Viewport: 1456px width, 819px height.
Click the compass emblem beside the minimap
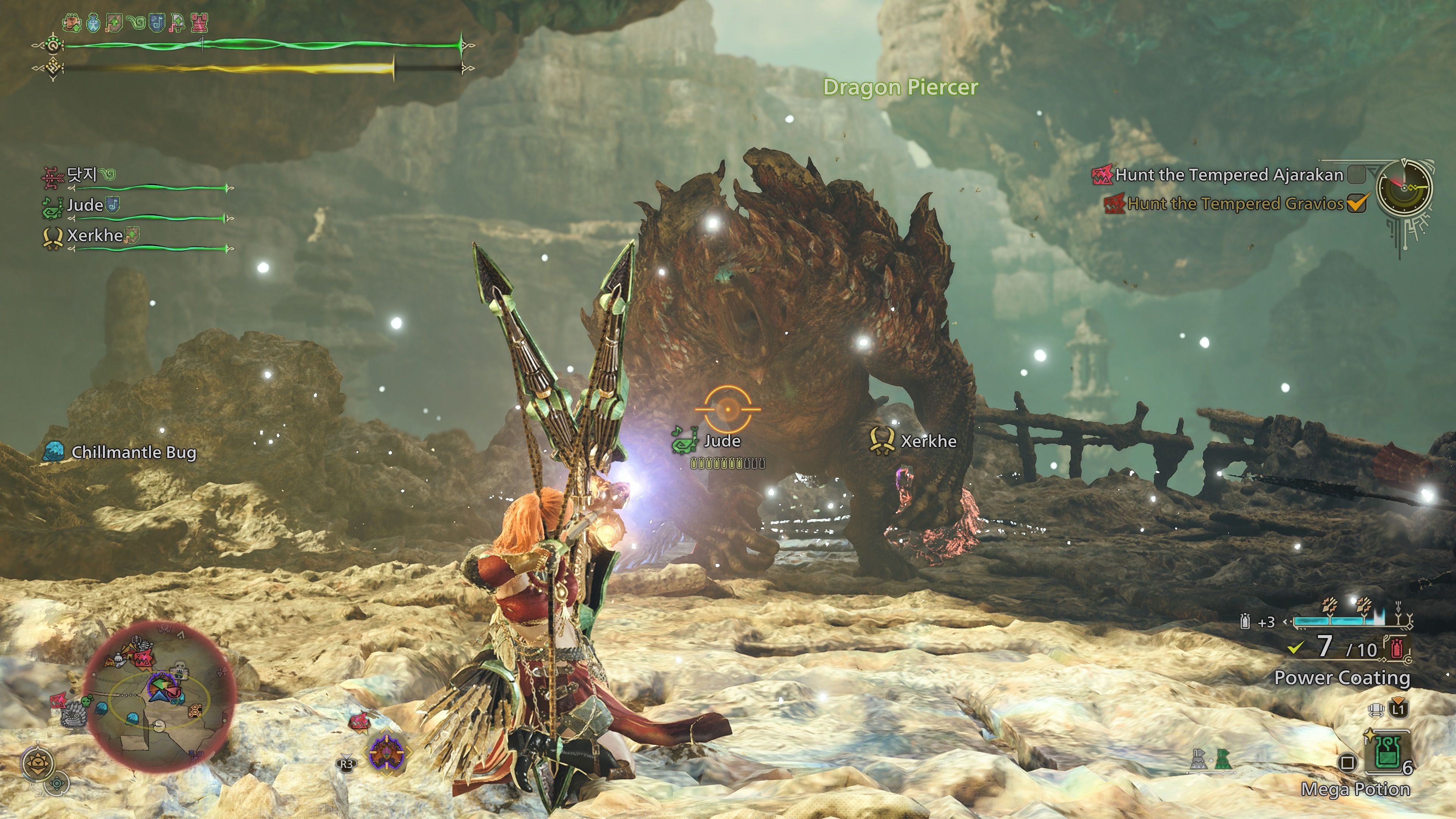click(x=38, y=764)
